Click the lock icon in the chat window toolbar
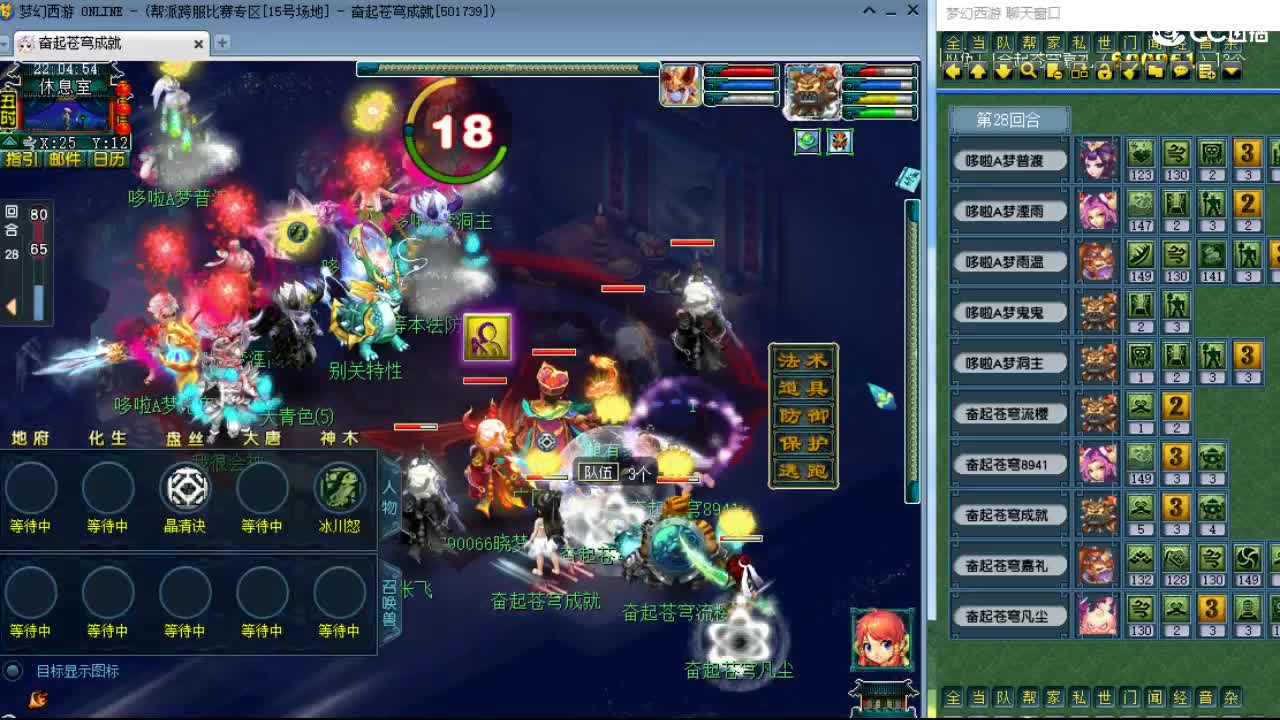 pyautogui.click(x=1103, y=71)
